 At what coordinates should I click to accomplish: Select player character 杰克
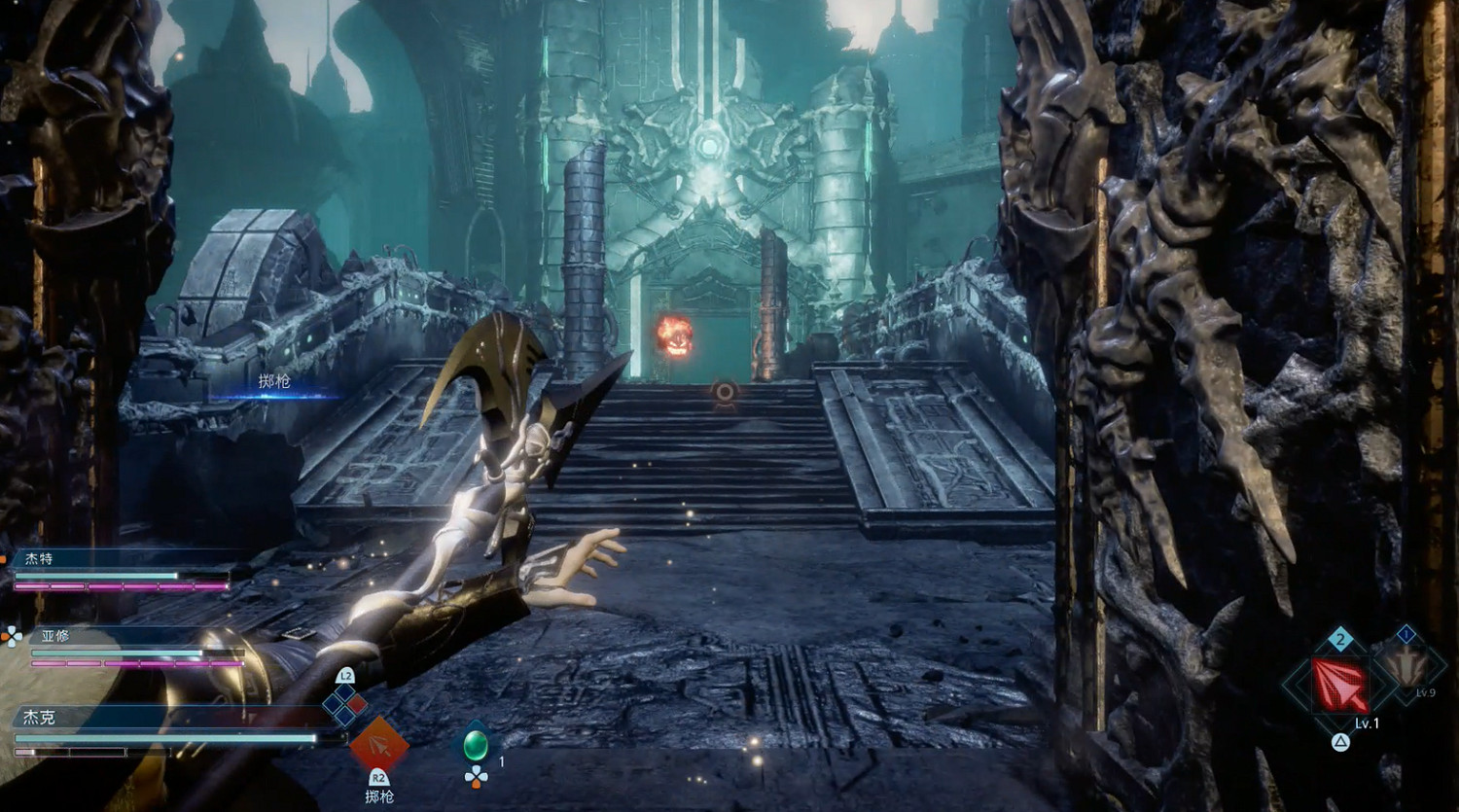(40, 718)
